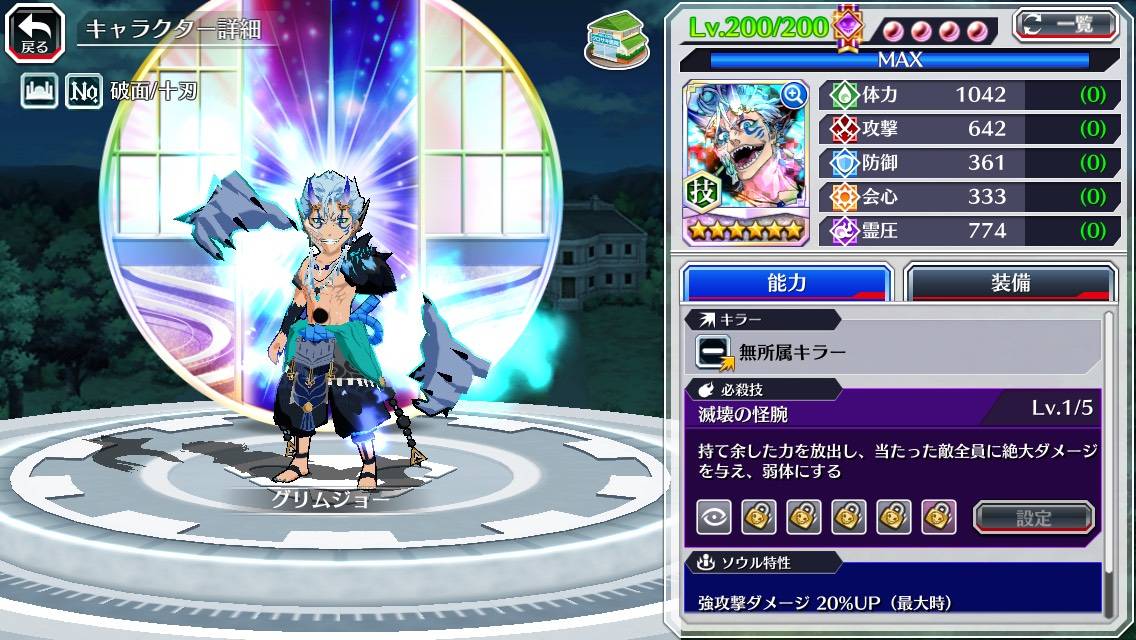Switch to the 能力 tab
This screenshot has width=1136, height=640.
[786, 282]
